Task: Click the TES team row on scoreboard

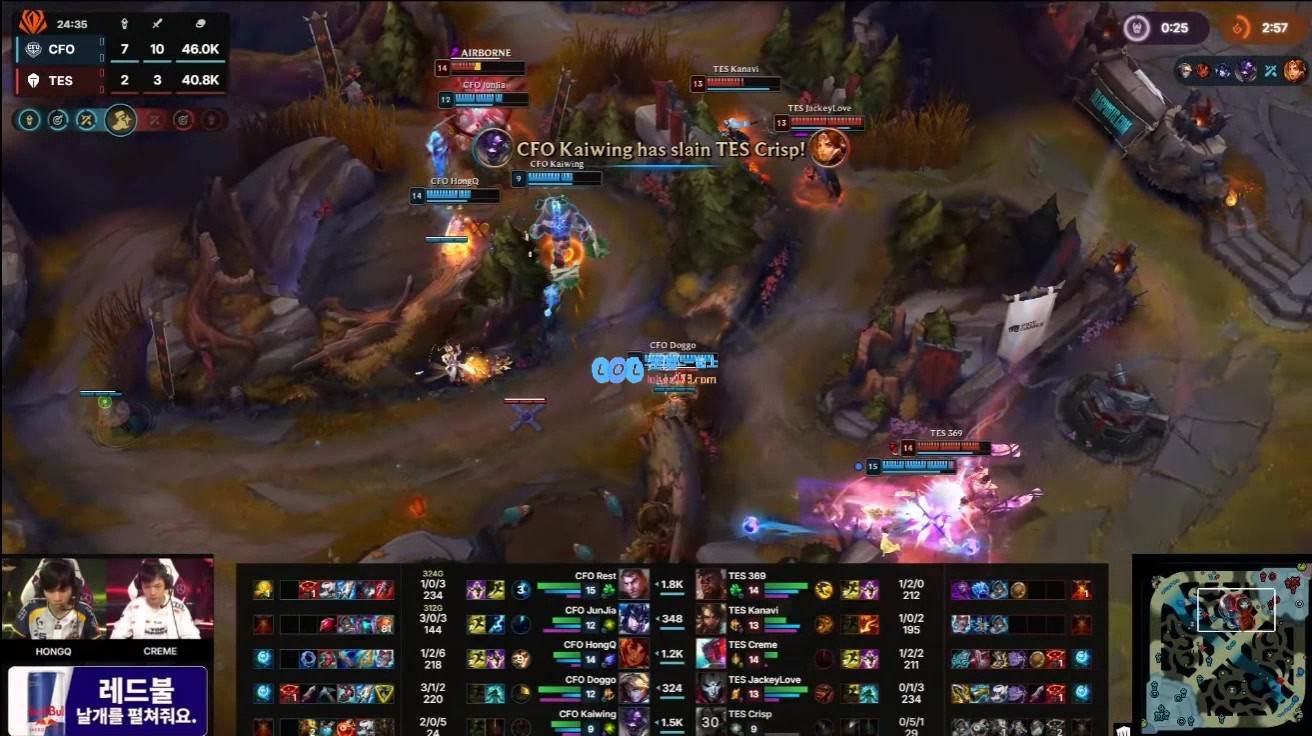Action: (120, 80)
